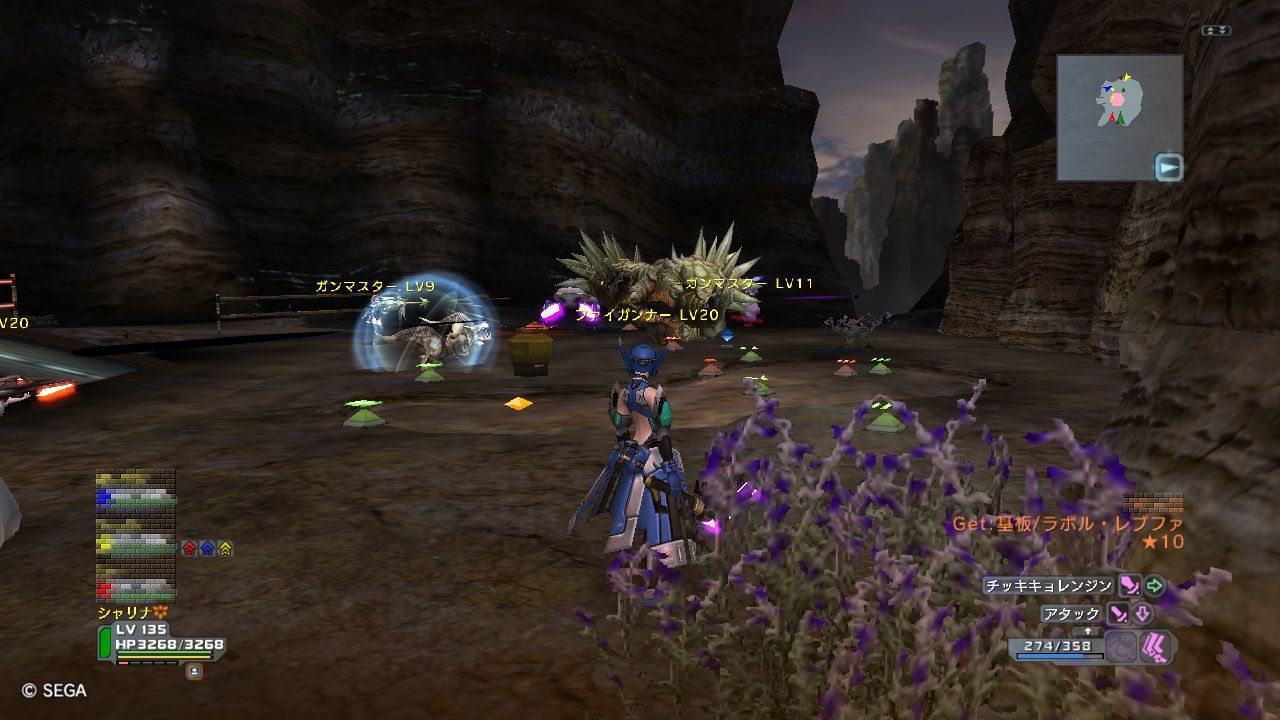Click the pink twin-gun weapon icon

pyautogui.click(x=1157, y=647)
